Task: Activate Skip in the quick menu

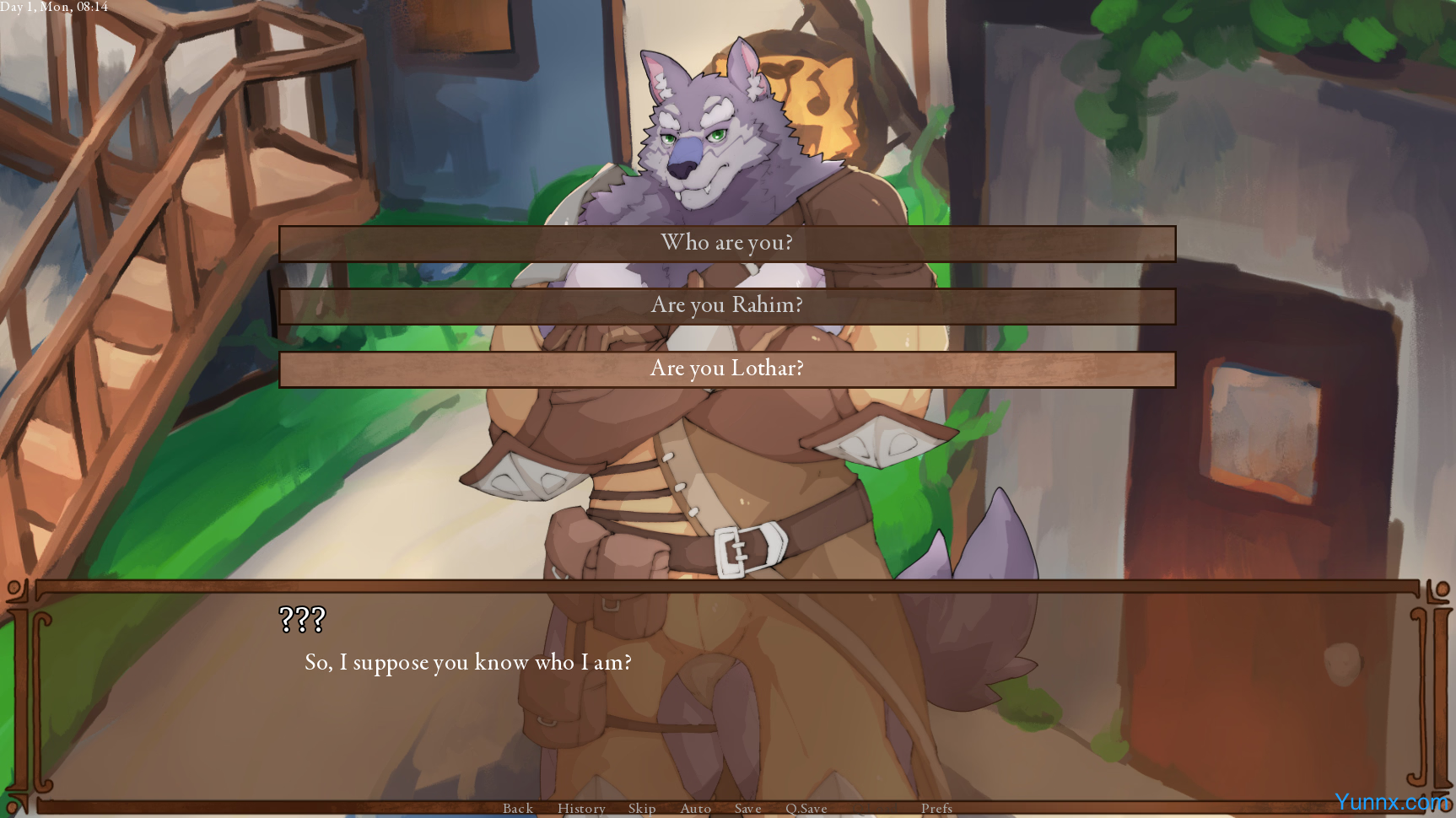Action: [x=642, y=808]
